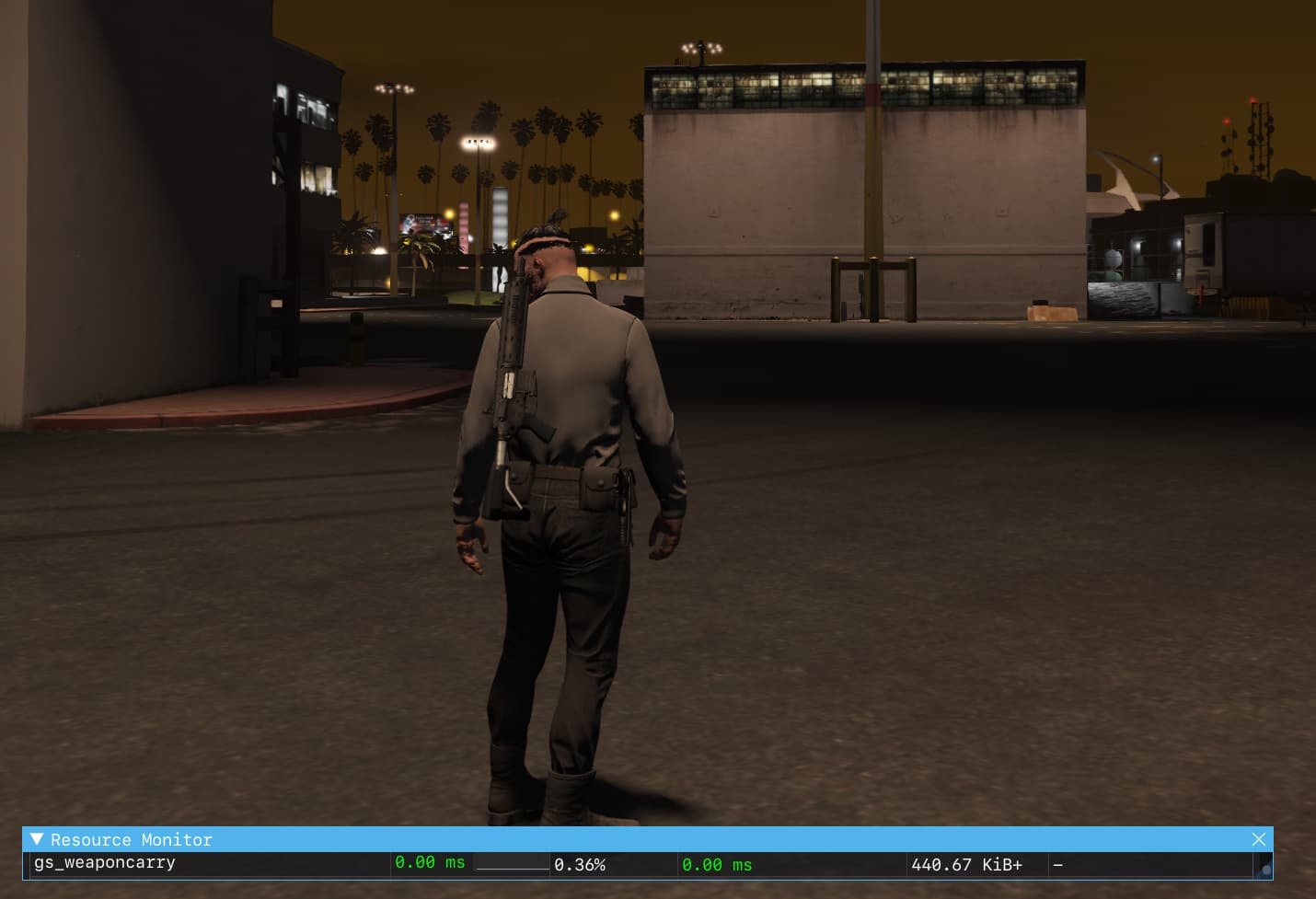Click the second green 0.00 ms value
The height and width of the screenshot is (899, 1316).
717,865
